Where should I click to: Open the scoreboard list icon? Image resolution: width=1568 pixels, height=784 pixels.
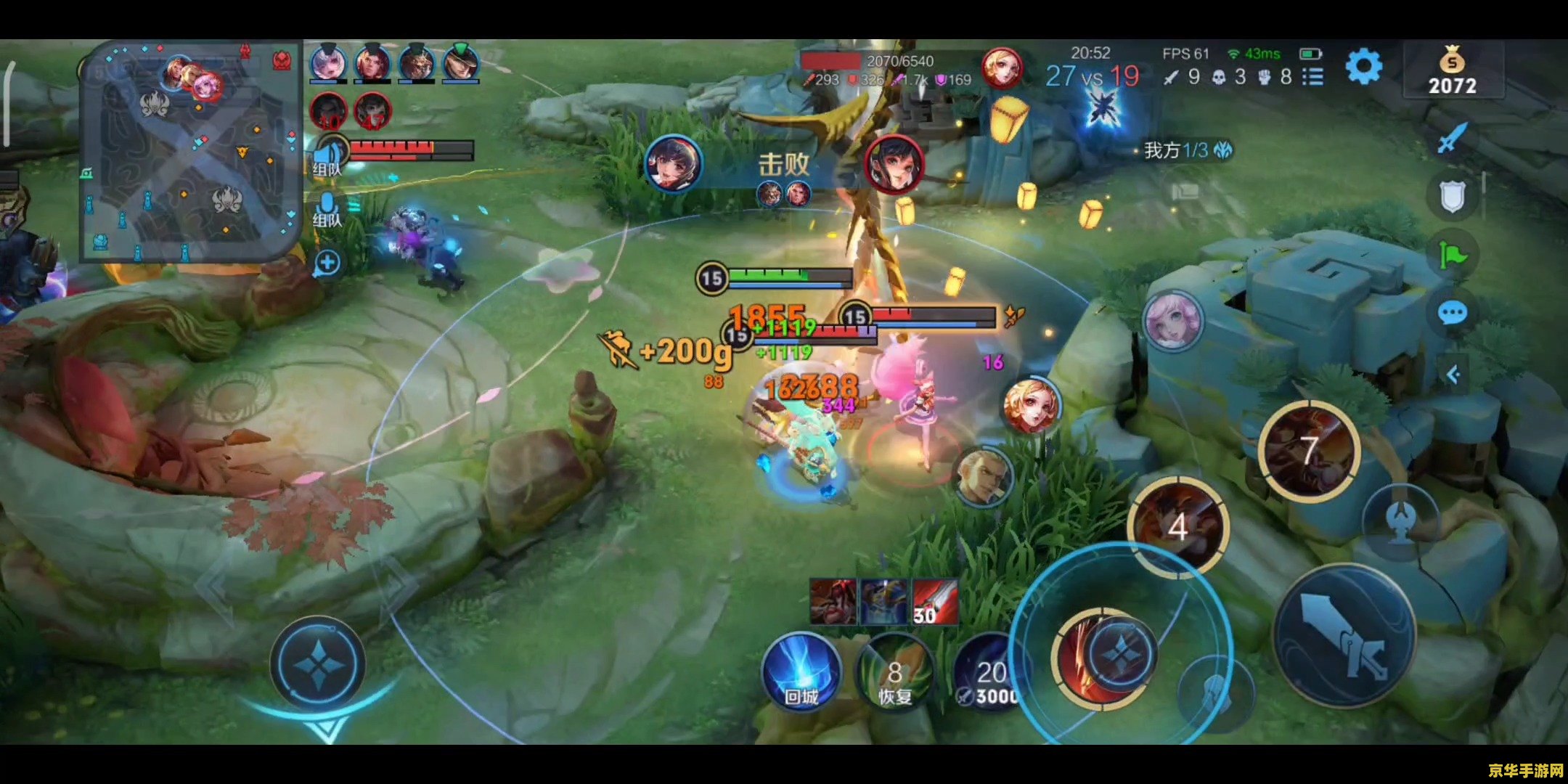[x=1312, y=77]
